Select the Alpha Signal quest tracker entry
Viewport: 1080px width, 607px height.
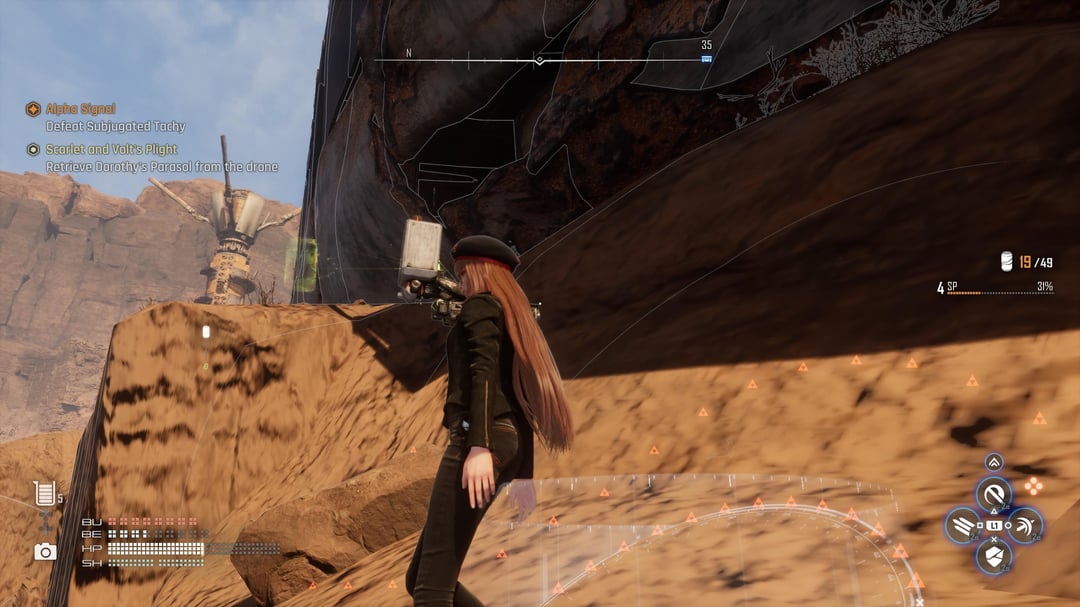80,109
